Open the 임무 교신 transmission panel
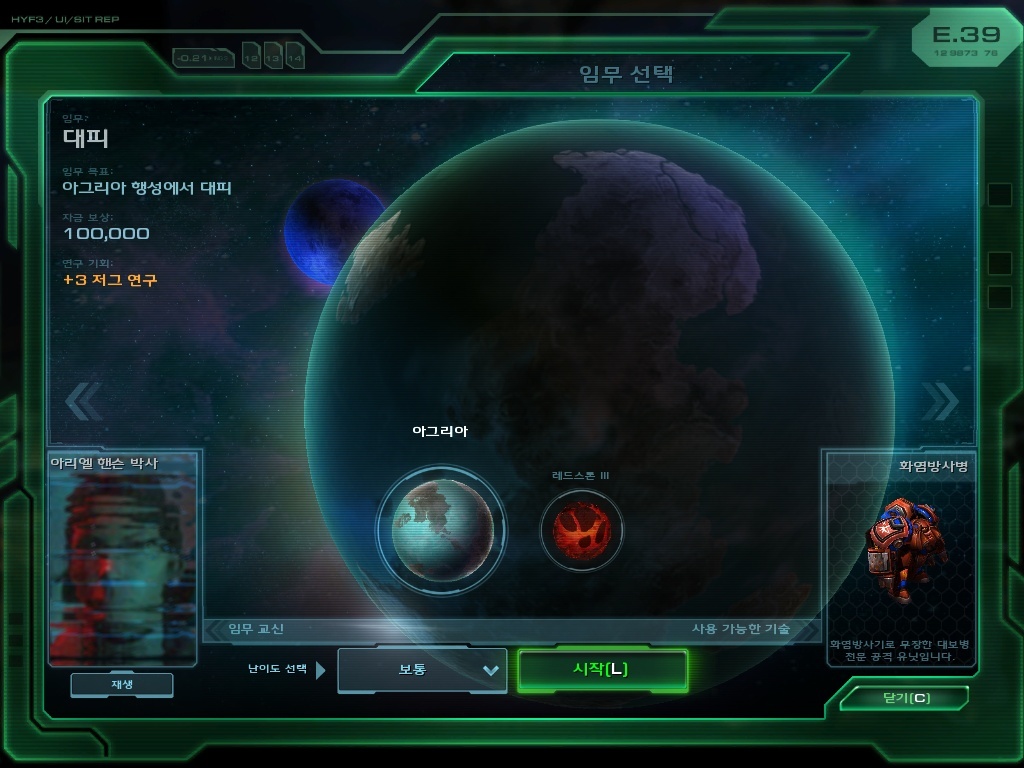The width and height of the screenshot is (1024, 768). [256, 629]
